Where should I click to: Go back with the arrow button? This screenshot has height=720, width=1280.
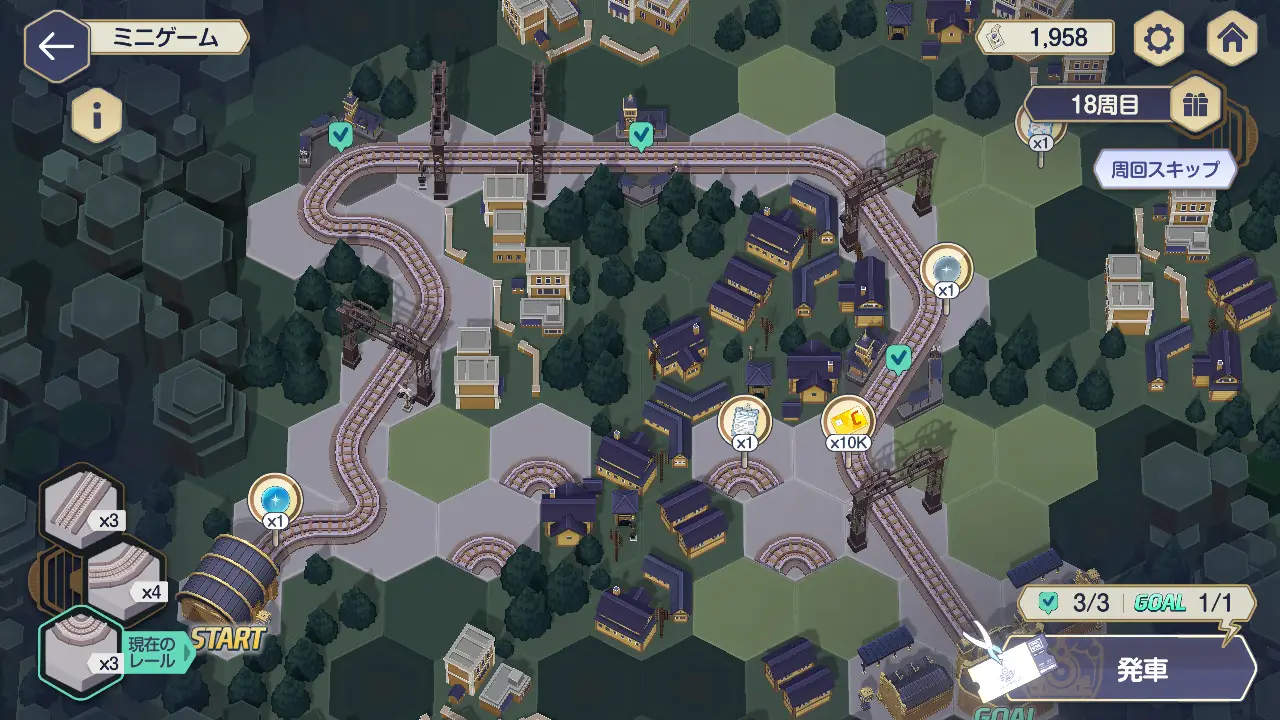click(x=57, y=47)
